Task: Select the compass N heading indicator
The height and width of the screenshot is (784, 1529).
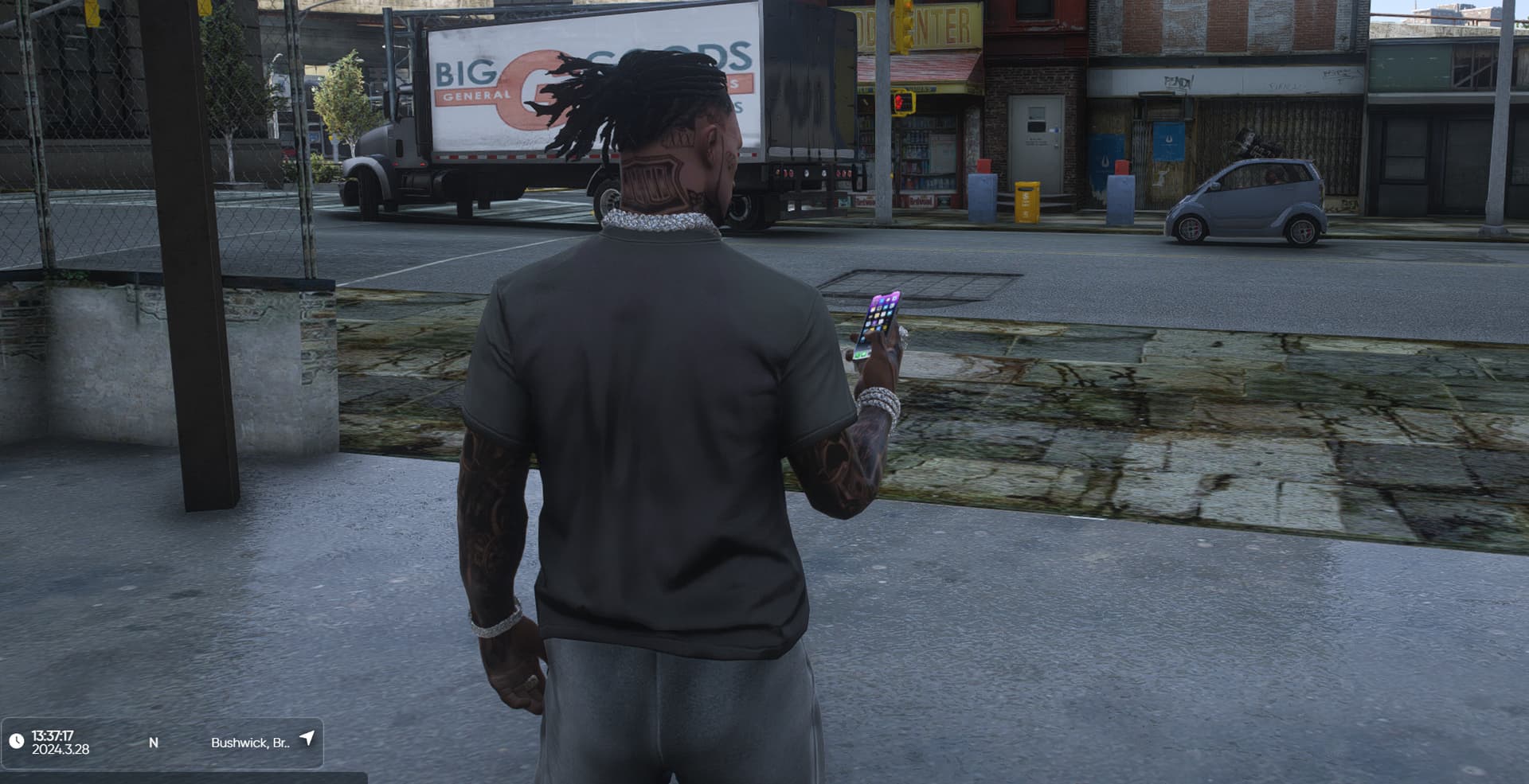Action: tap(154, 743)
